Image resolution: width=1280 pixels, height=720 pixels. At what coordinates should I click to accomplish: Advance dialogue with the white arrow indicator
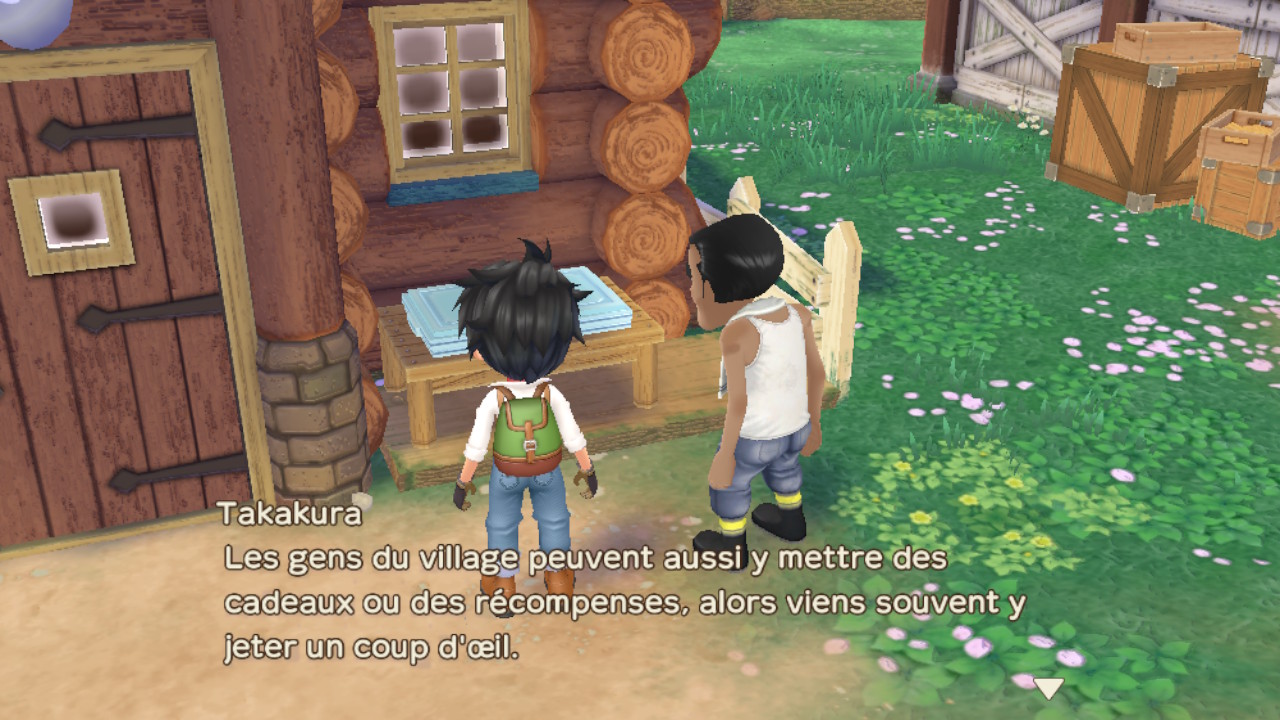point(1048,688)
